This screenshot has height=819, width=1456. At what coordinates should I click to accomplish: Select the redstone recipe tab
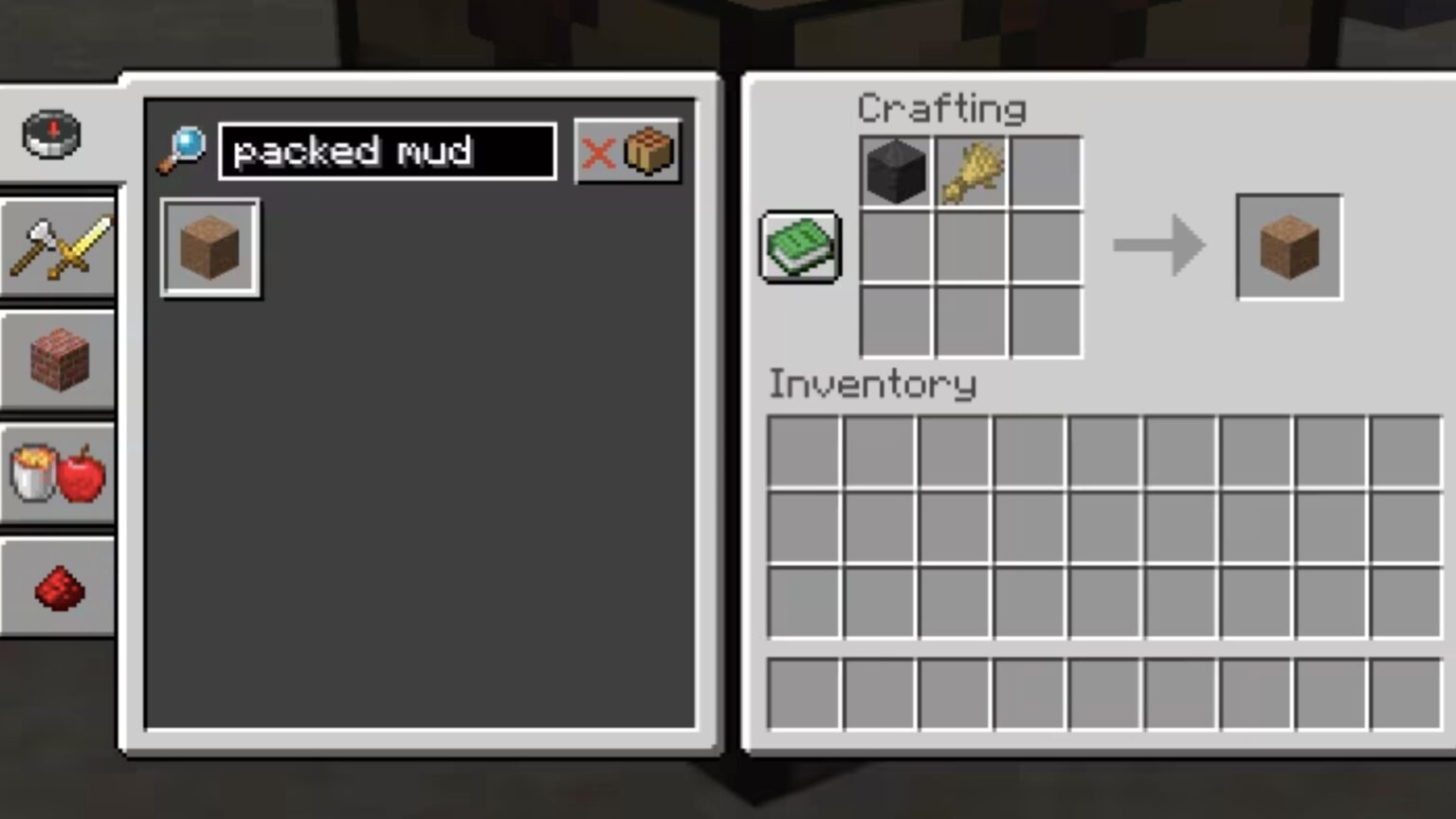(59, 590)
